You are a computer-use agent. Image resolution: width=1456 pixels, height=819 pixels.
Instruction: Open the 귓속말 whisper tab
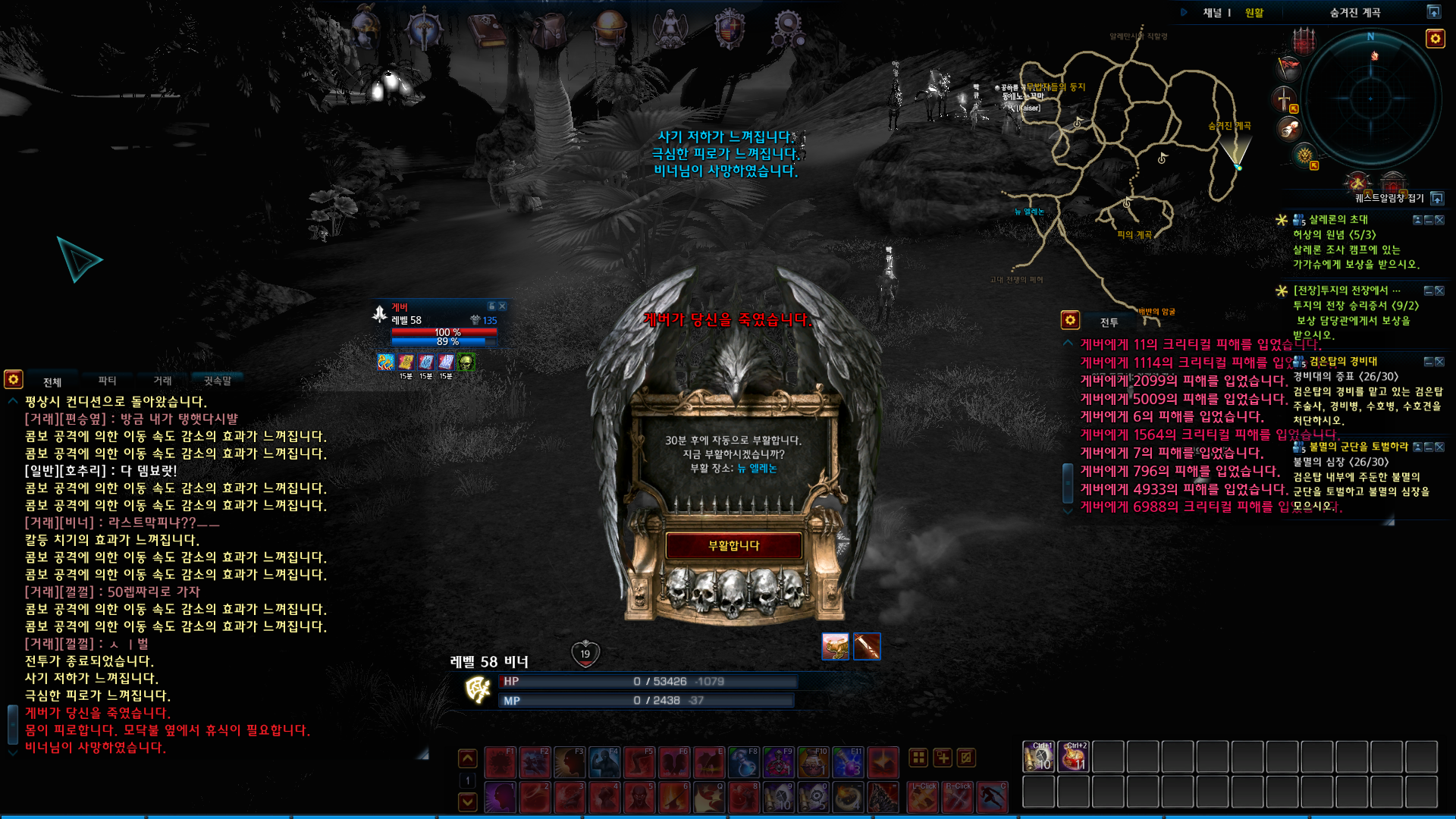coord(218,381)
